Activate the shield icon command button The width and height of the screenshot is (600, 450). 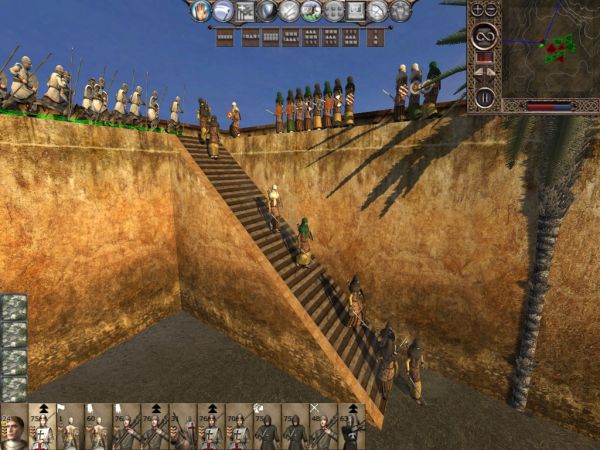coord(267,11)
